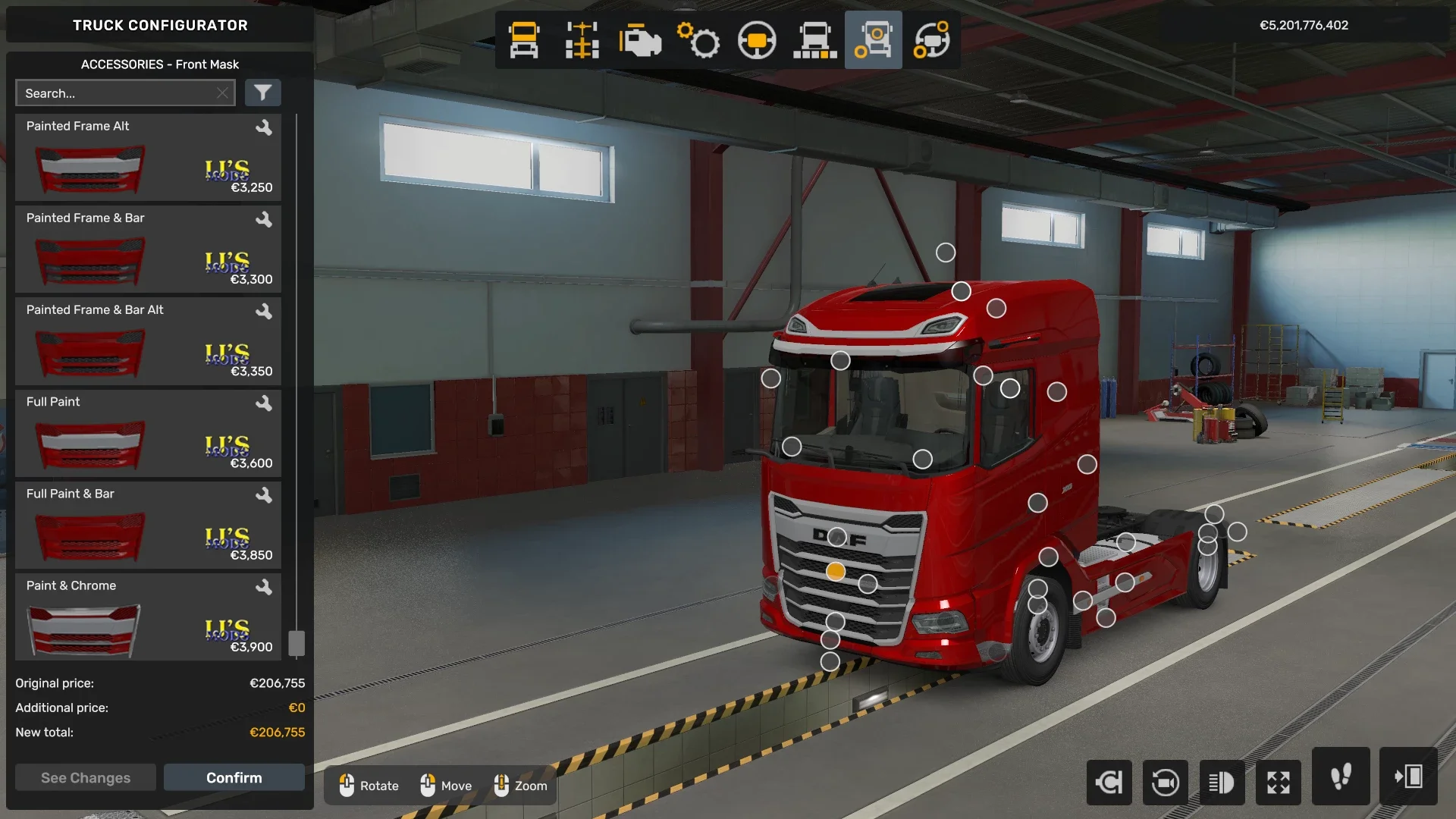
Task: Confirm the accessory selection
Action: click(x=234, y=777)
